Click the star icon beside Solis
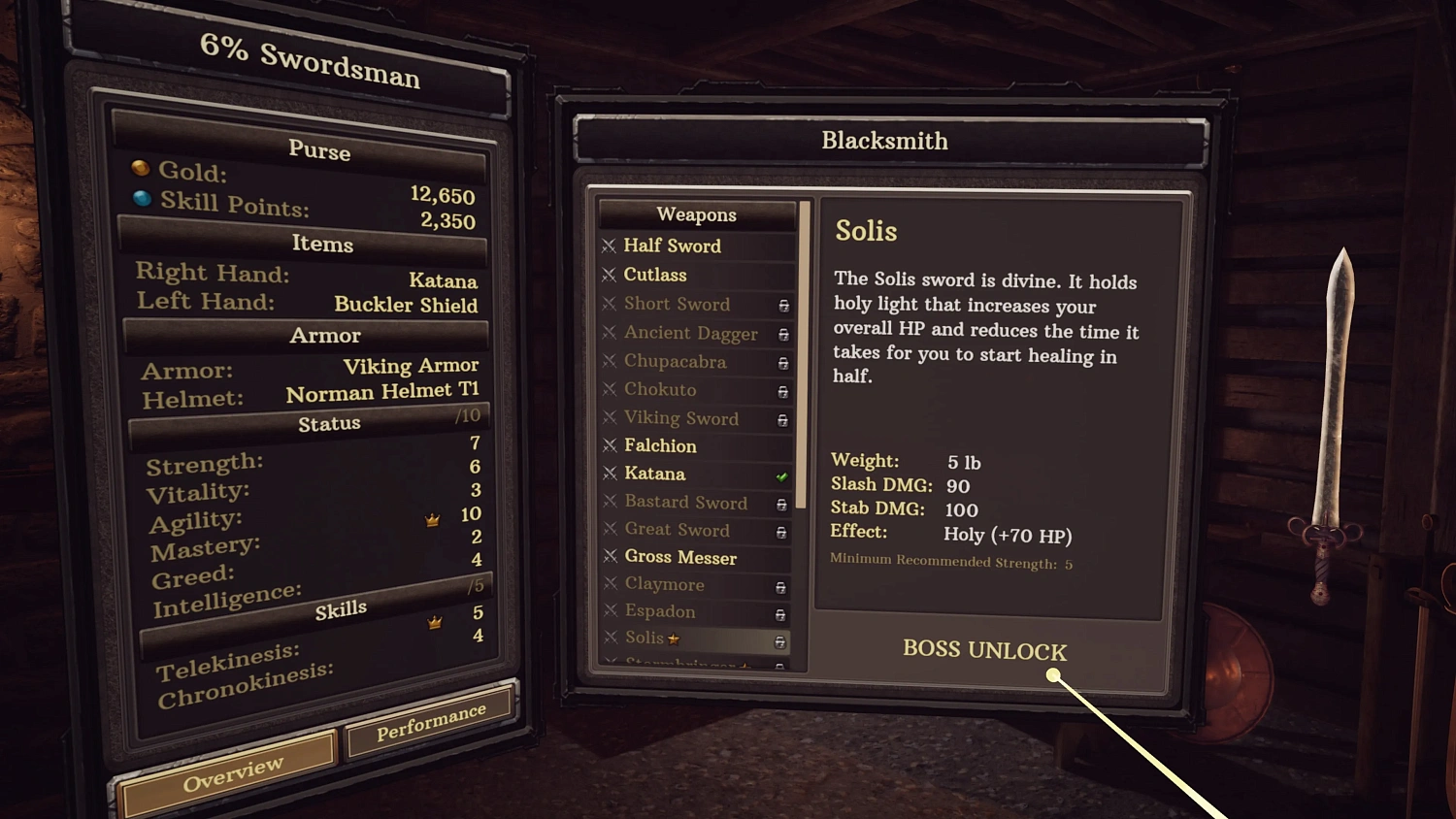 point(672,637)
